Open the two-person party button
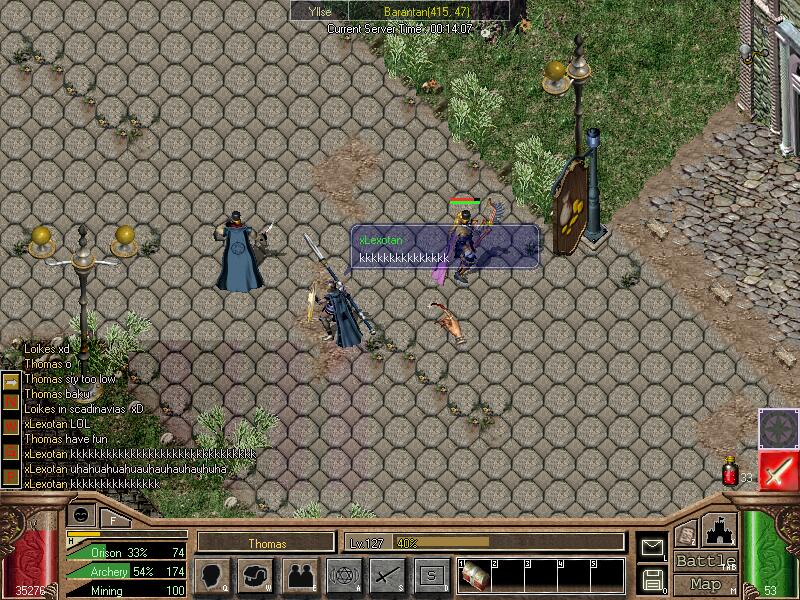The width and height of the screenshot is (800, 600). [x=300, y=575]
